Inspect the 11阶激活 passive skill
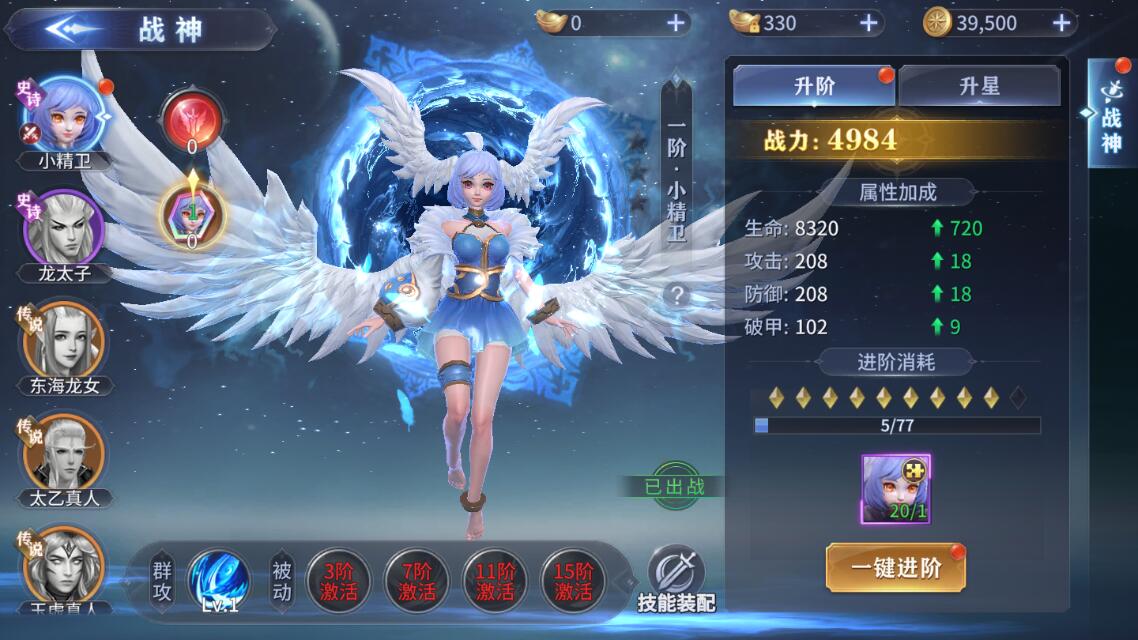This screenshot has height=640, width=1138. tap(495, 580)
